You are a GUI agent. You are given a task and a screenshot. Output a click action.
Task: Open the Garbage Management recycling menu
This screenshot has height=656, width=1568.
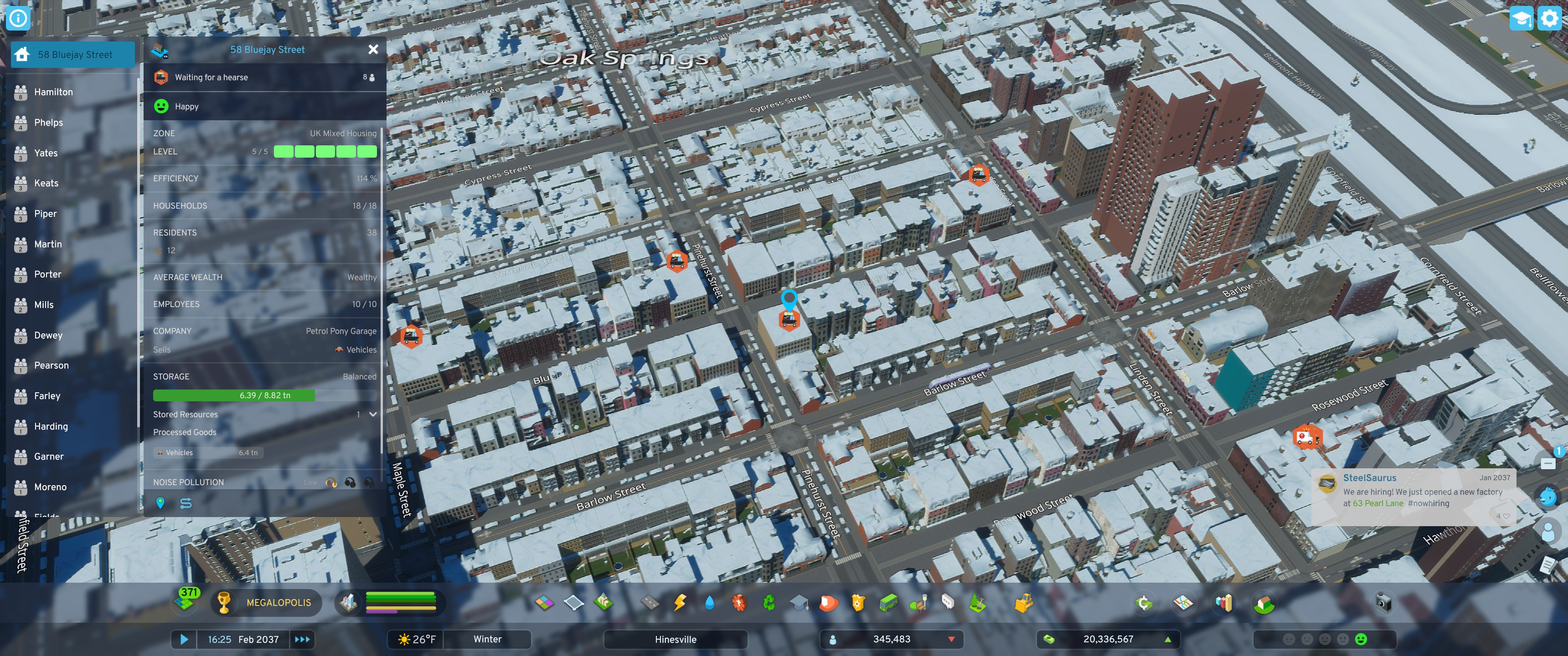tap(768, 602)
